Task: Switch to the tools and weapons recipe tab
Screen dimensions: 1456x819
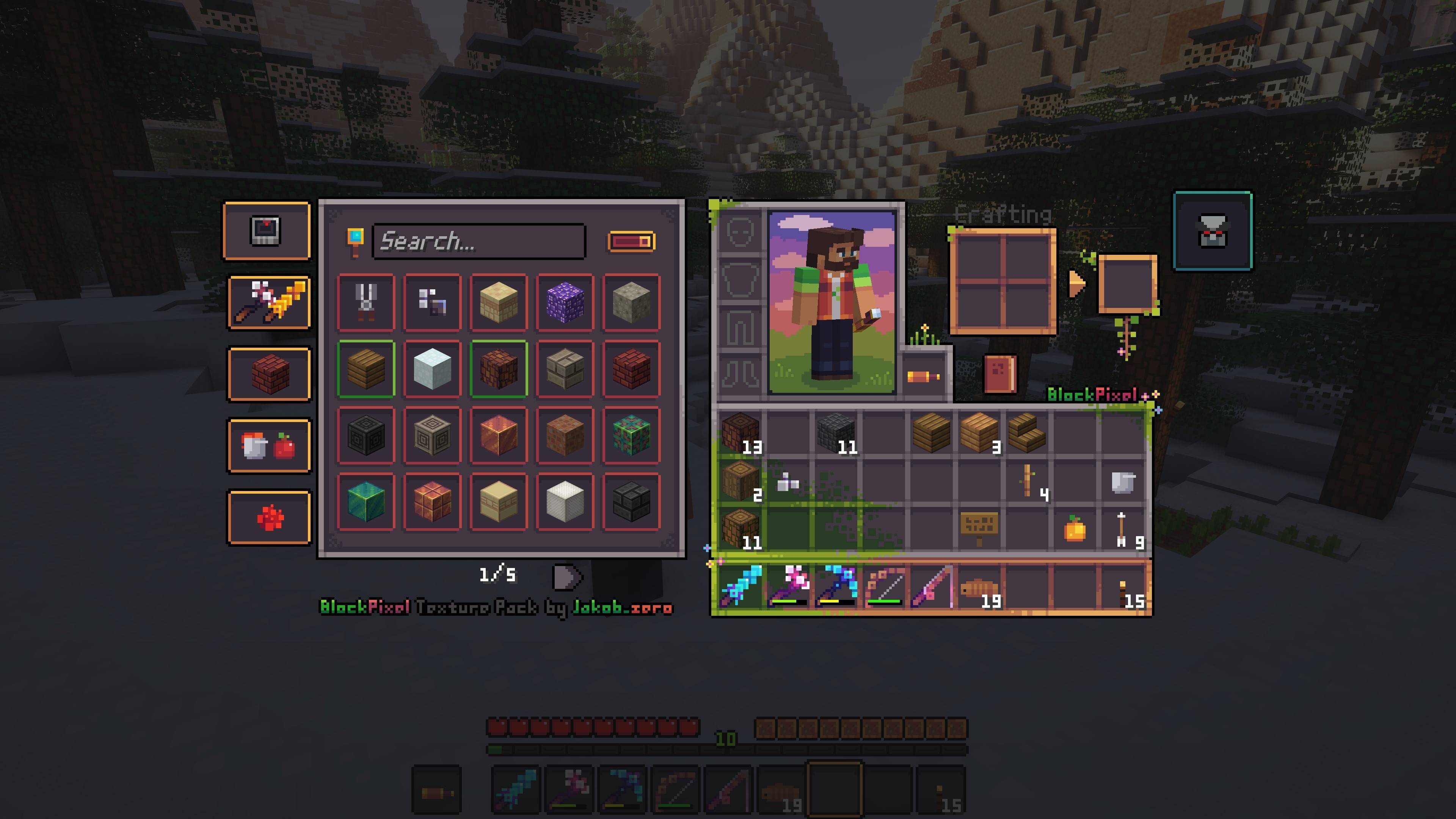Action: (x=269, y=303)
